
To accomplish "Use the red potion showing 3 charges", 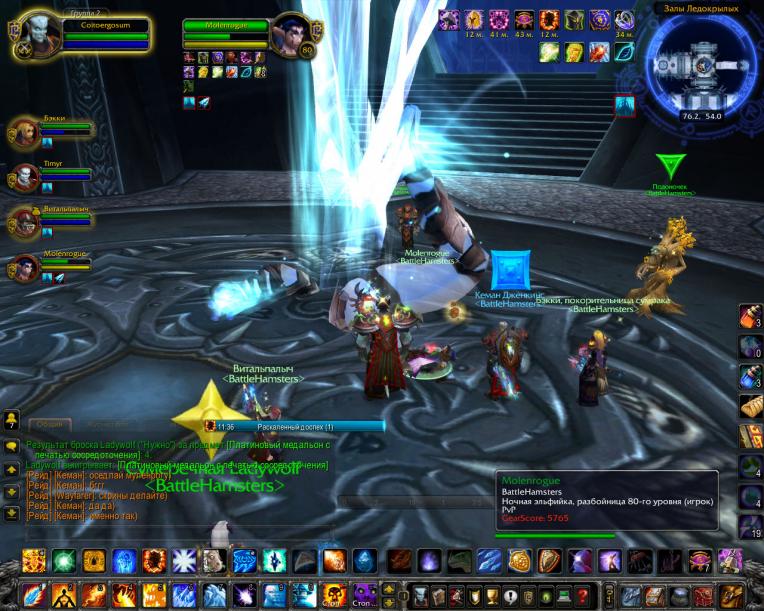I will 751,317.
